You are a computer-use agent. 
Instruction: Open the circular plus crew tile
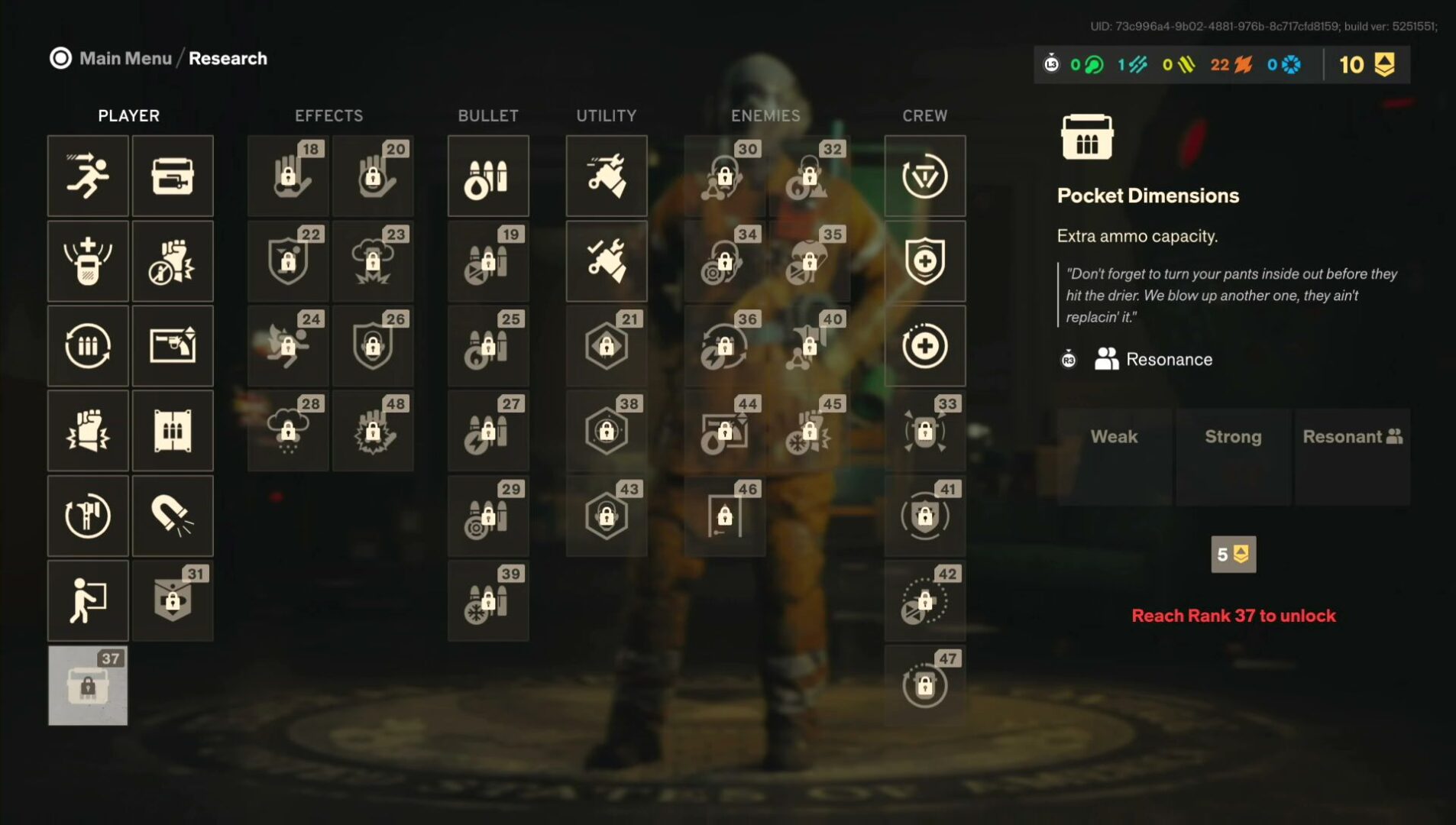pyautogui.click(x=925, y=346)
